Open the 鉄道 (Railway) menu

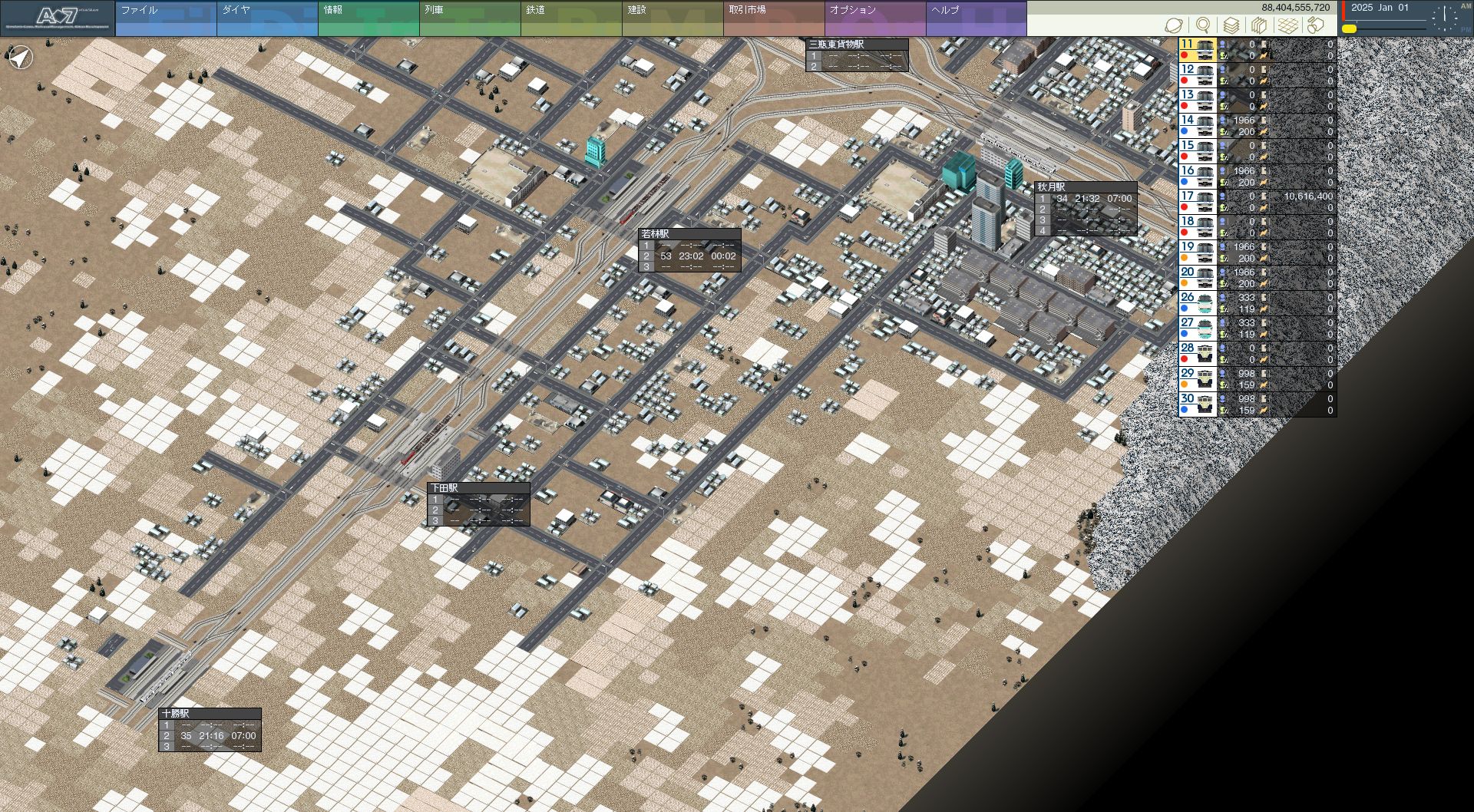click(570, 18)
